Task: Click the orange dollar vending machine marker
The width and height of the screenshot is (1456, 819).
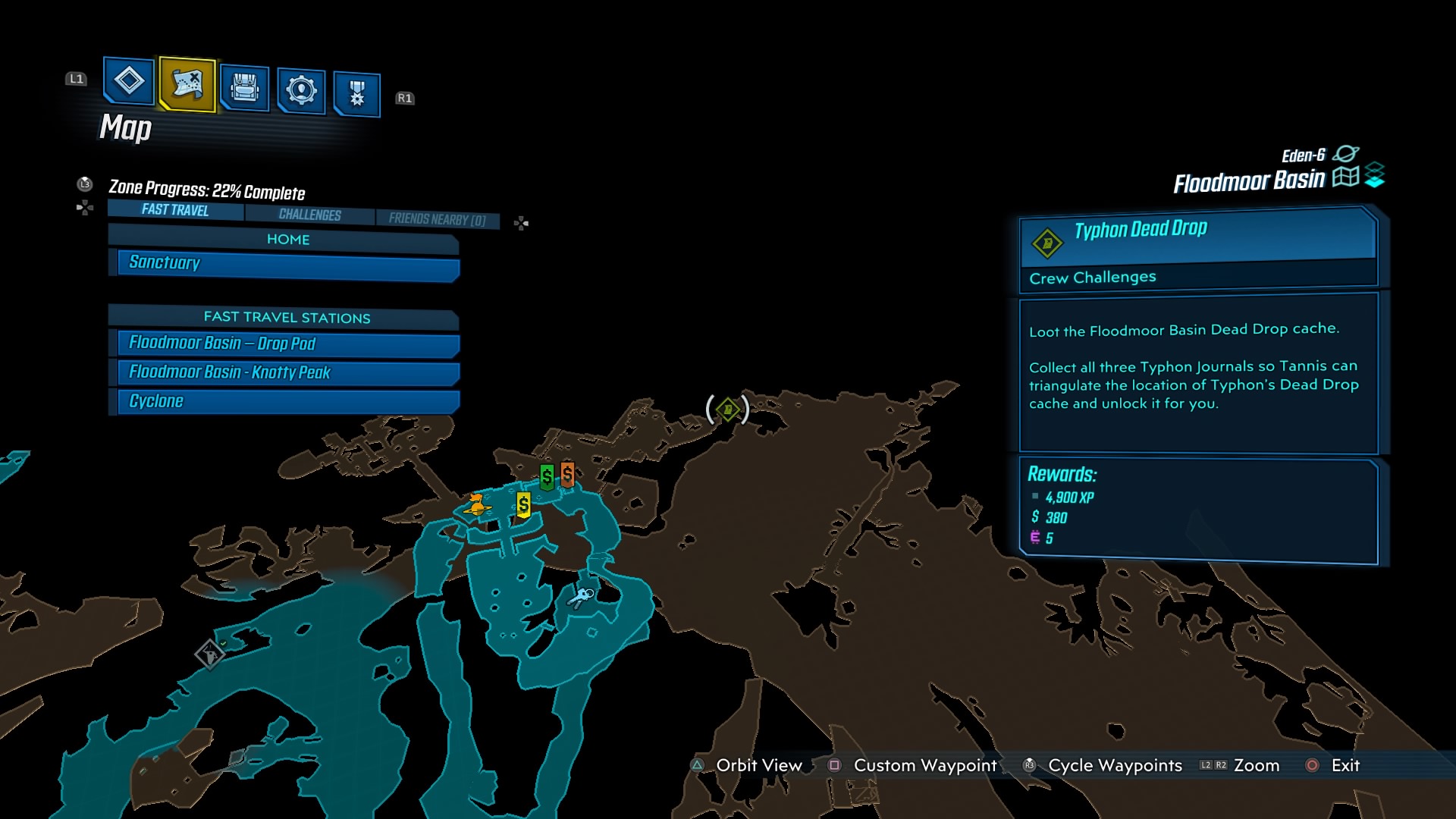Action: [x=567, y=475]
